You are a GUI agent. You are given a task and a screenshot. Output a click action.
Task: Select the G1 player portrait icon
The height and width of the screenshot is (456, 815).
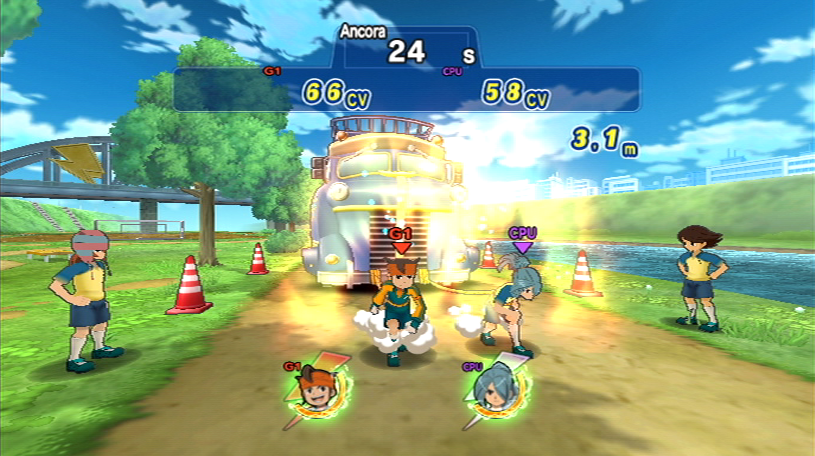pos(316,392)
